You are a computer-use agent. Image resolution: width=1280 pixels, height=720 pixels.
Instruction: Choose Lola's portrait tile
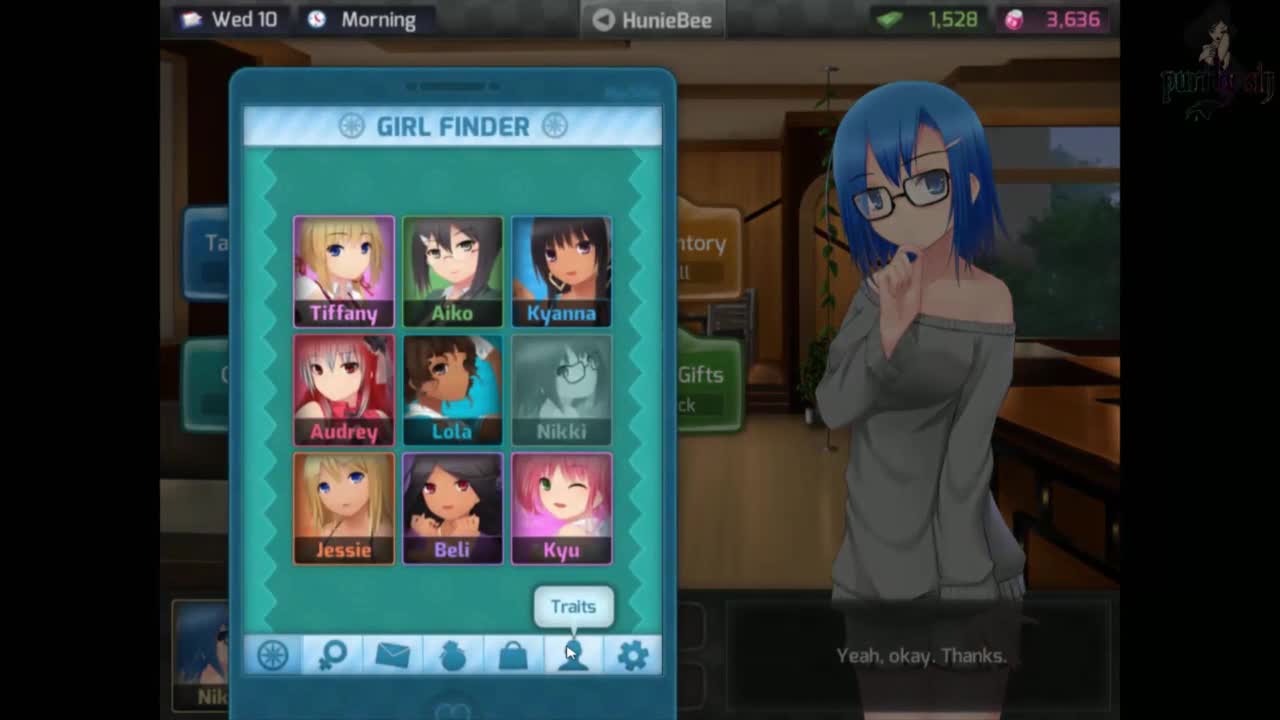tap(452, 389)
